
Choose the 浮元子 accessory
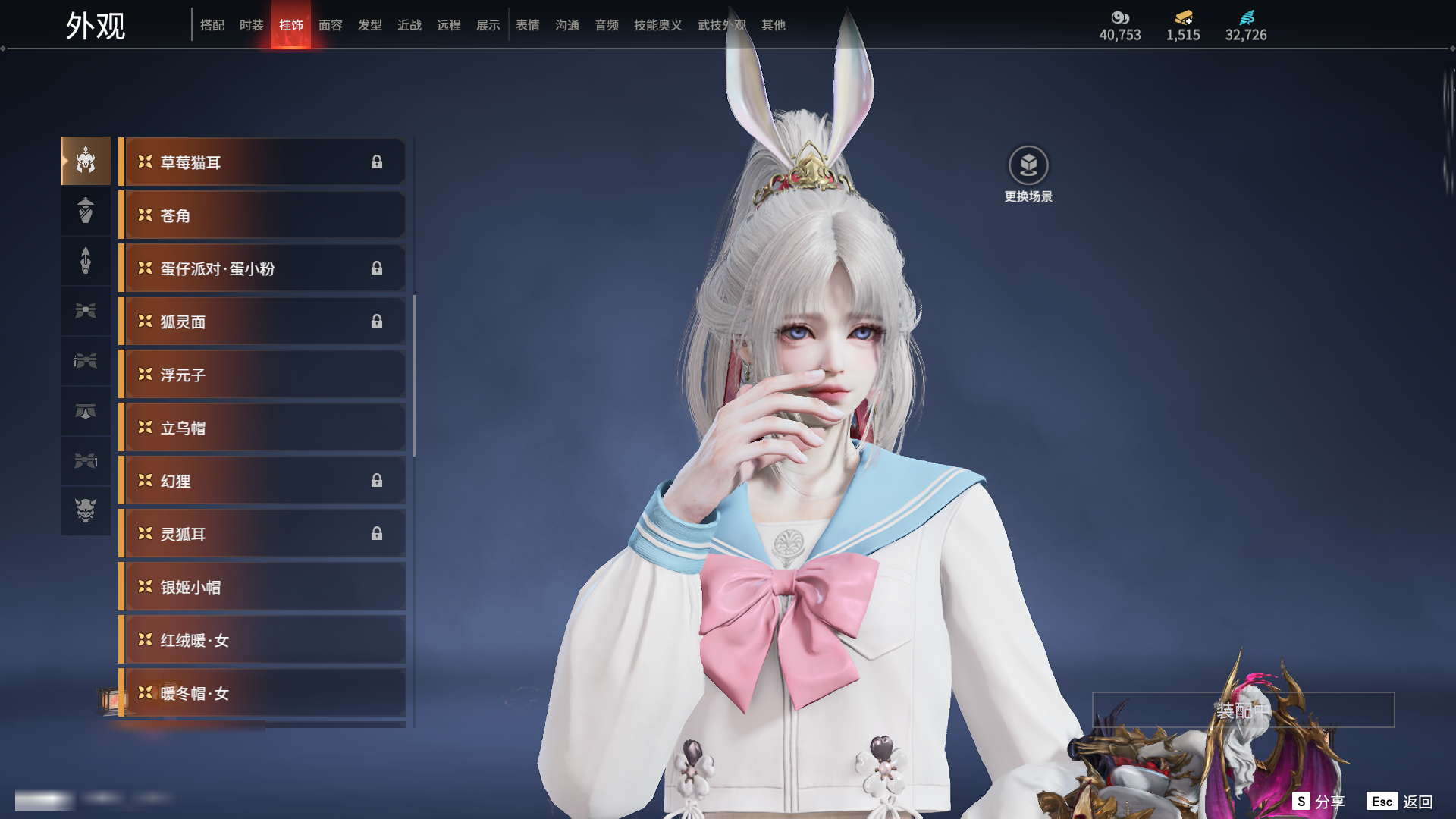point(262,375)
